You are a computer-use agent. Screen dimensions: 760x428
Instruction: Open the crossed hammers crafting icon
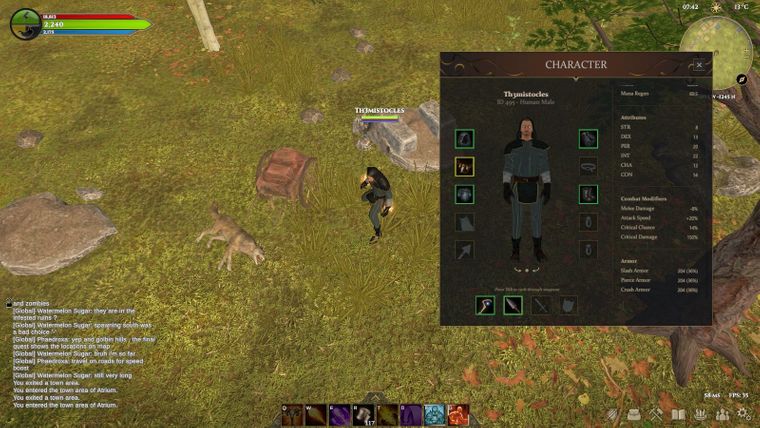(656, 414)
